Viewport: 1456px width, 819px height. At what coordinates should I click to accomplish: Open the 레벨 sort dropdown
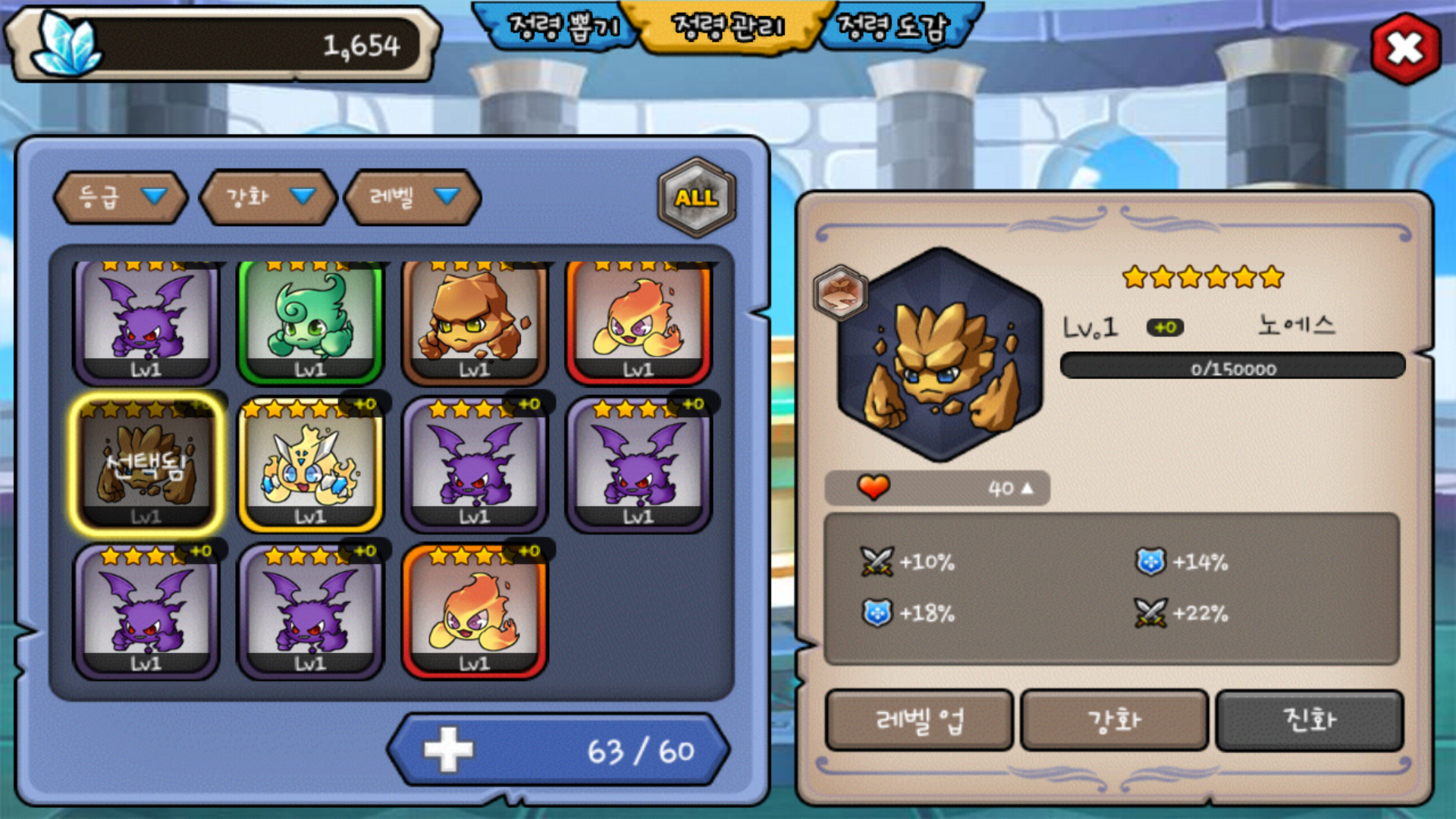click(x=413, y=197)
